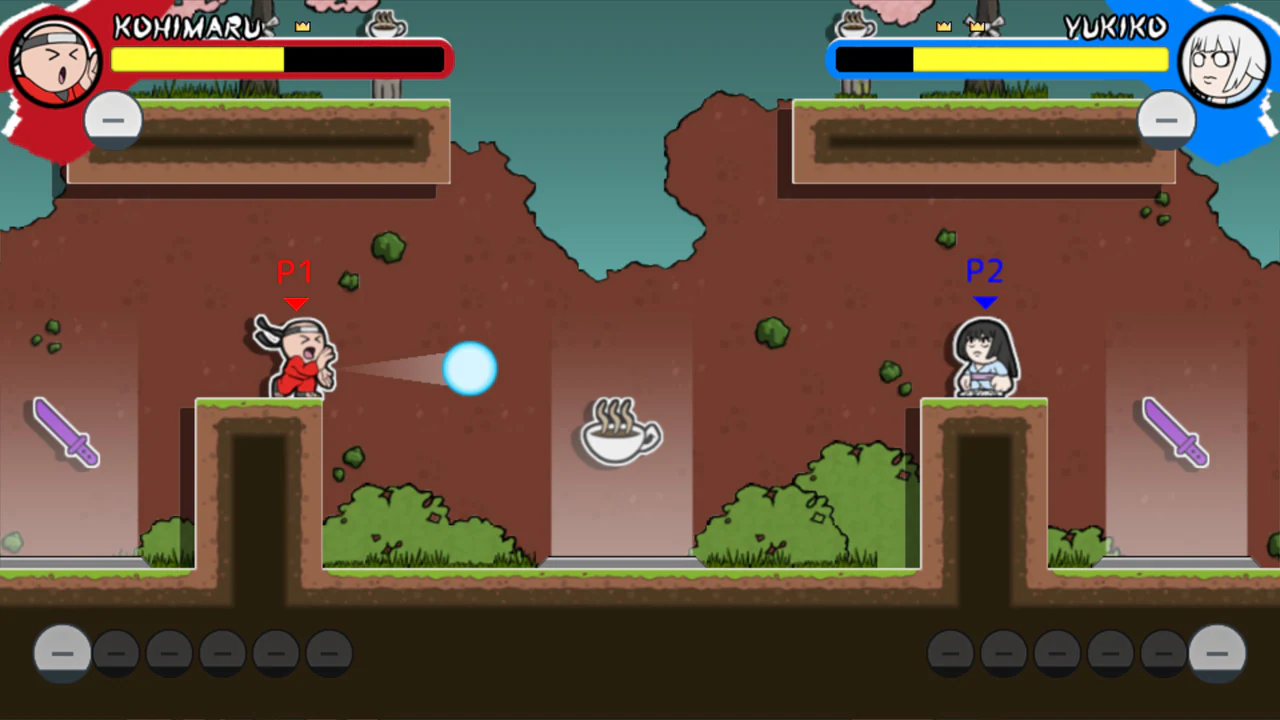
Task: Open the rightmost circle control at screen bottom
Action: click(1217, 652)
